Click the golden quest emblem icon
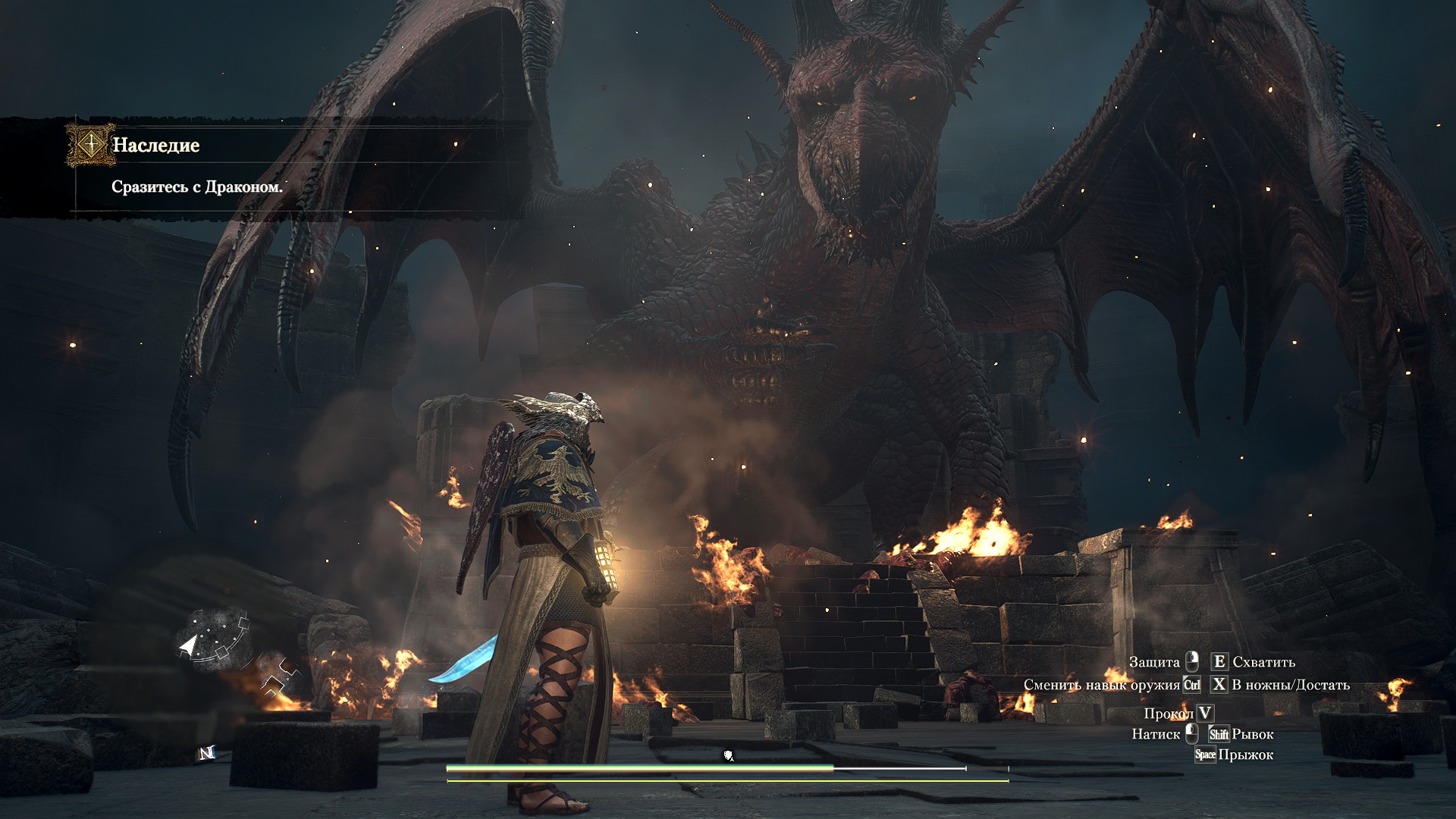Screen dimensions: 1456x819 [x=90, y=144]
